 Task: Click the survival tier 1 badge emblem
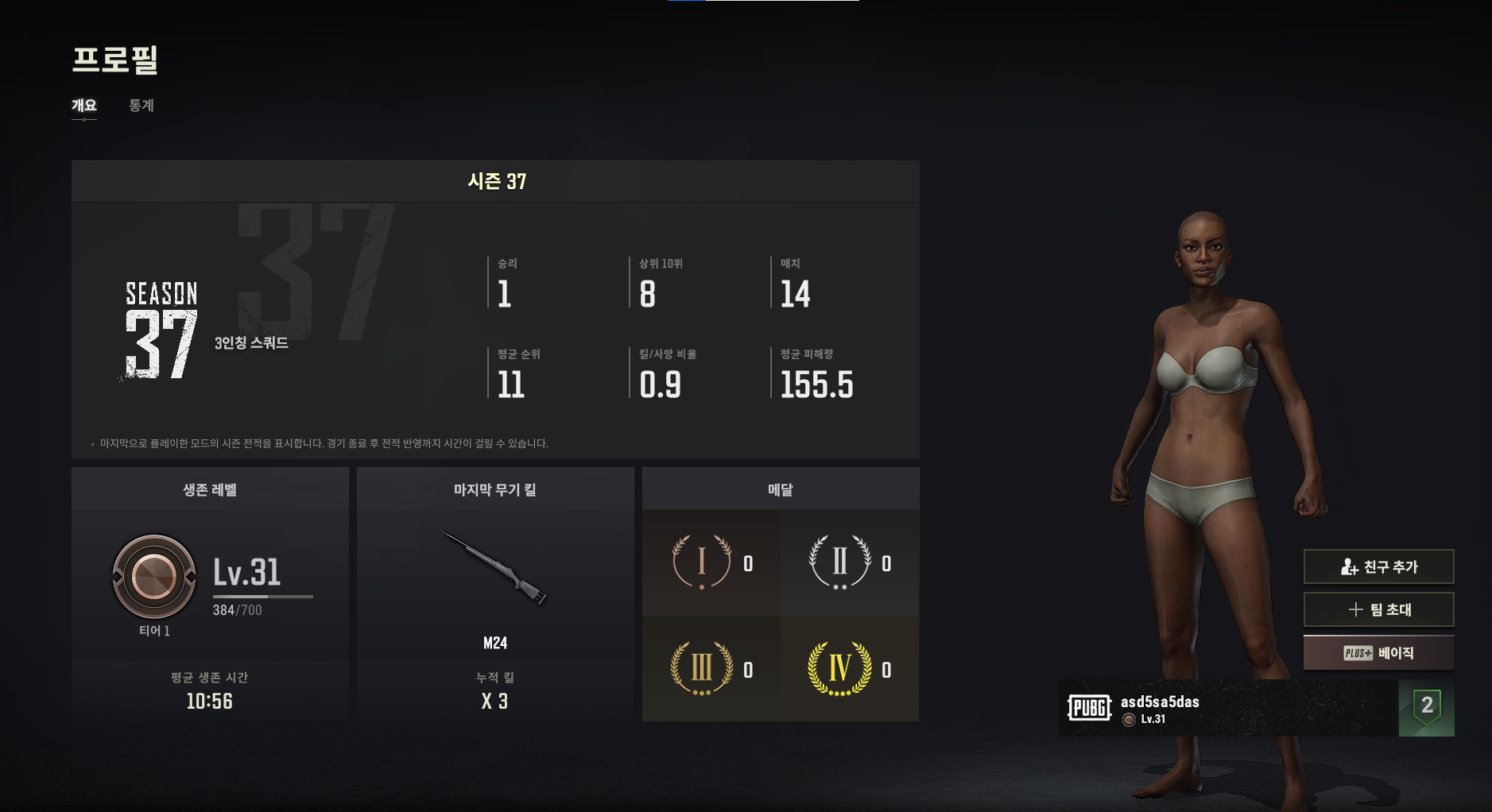[154, 576]
